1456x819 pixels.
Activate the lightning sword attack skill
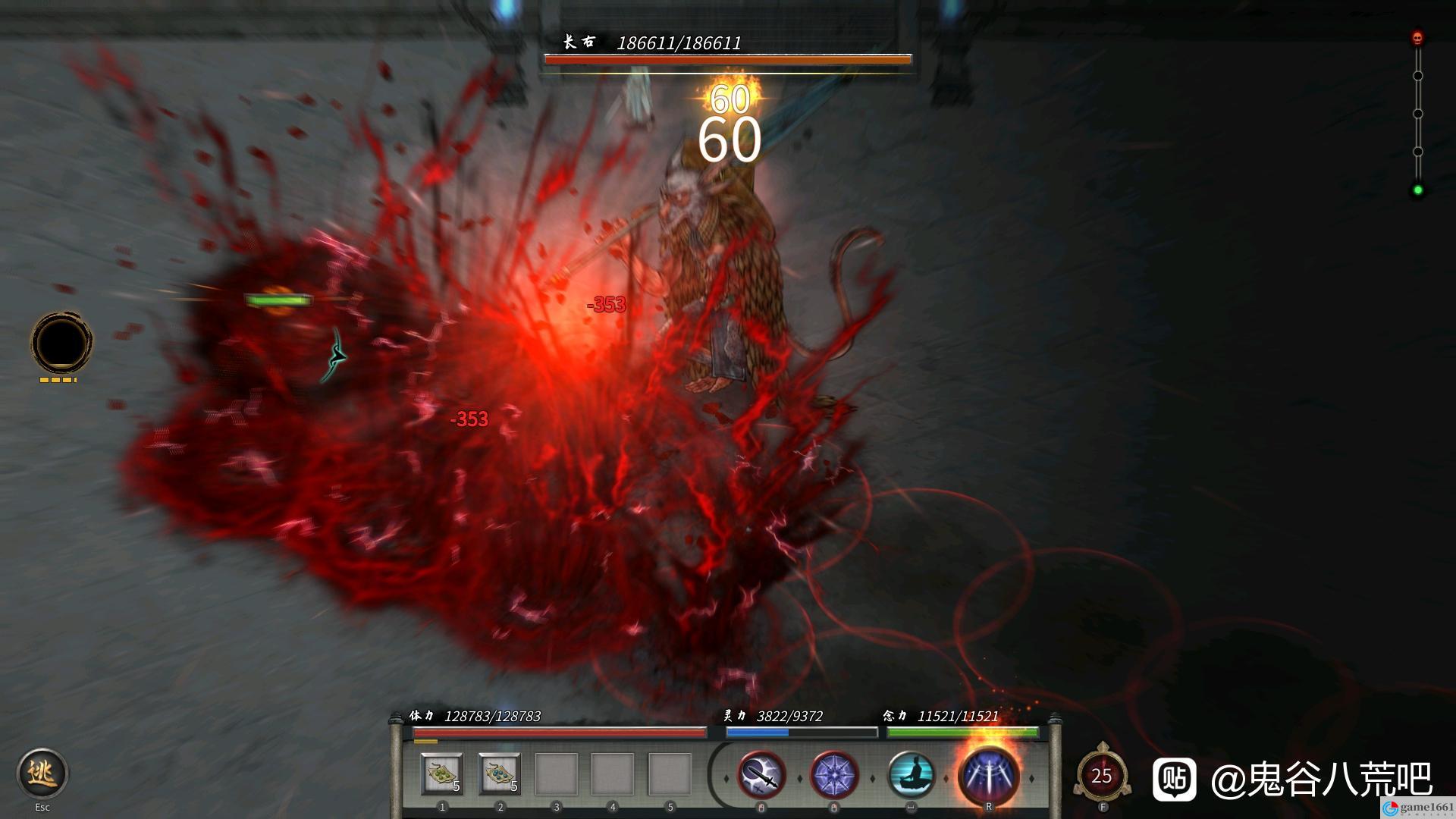[x=761, y=775]
